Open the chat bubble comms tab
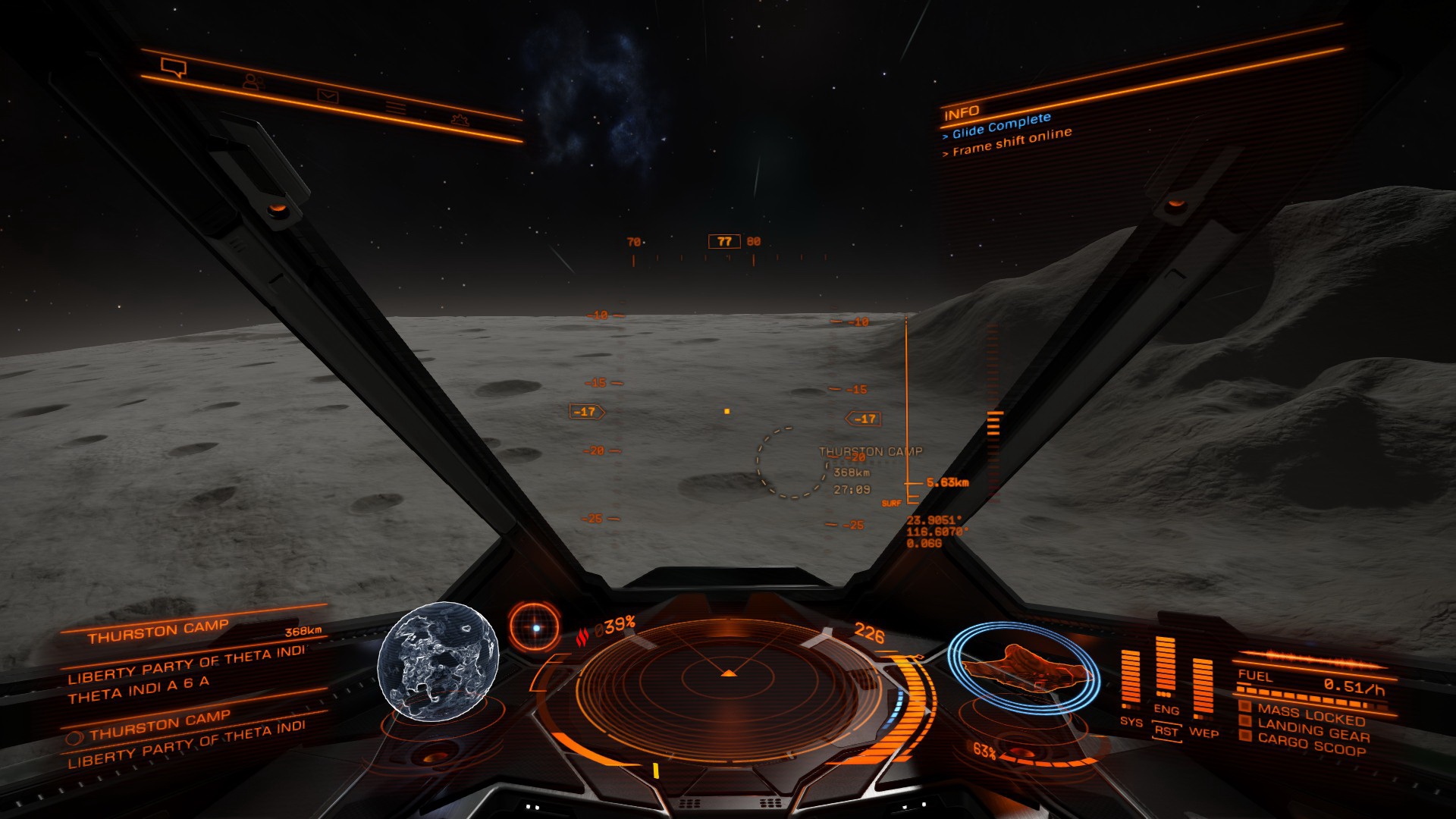Image resolution: width=1456 pixels, height=819 pixels. [x=174, y=69]
